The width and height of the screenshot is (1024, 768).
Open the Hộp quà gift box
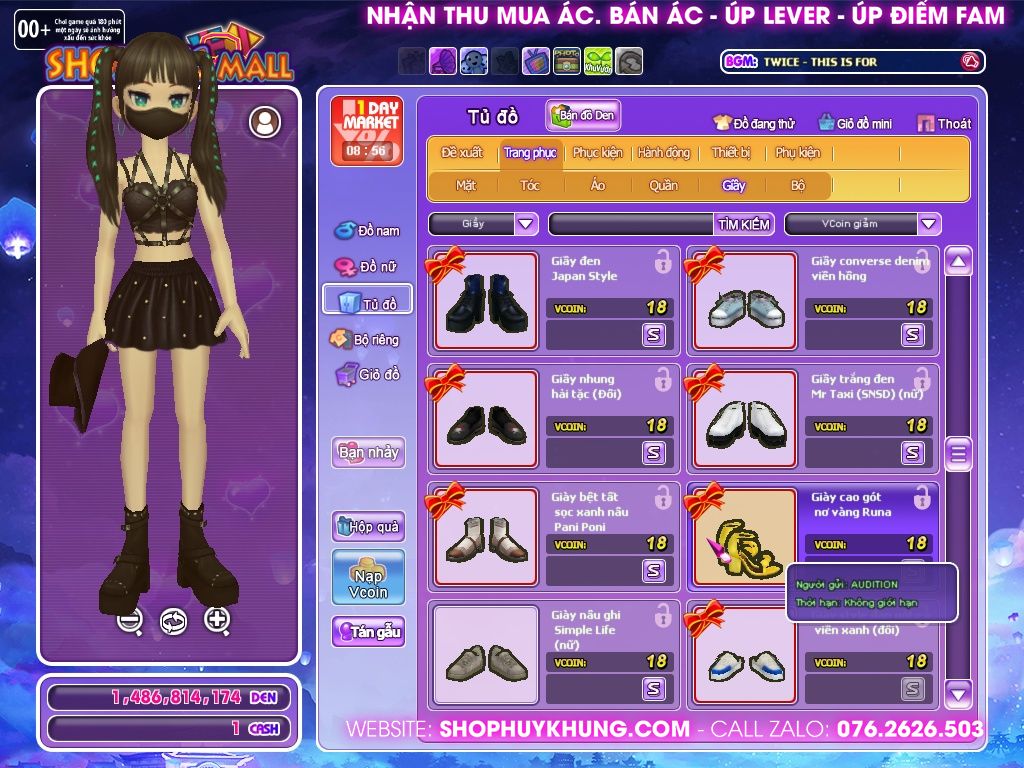point(368,526)
